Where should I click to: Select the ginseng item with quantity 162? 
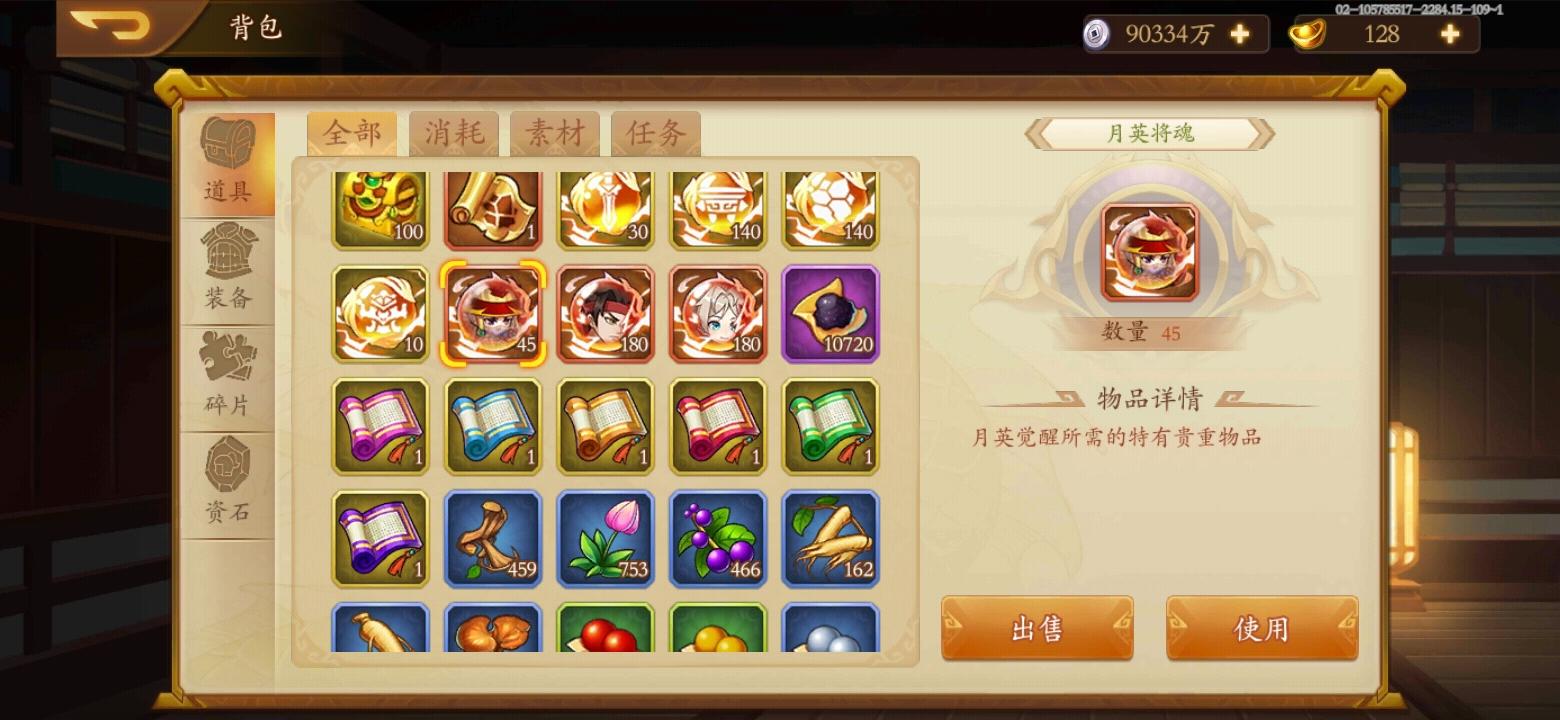tap(830, 540)
